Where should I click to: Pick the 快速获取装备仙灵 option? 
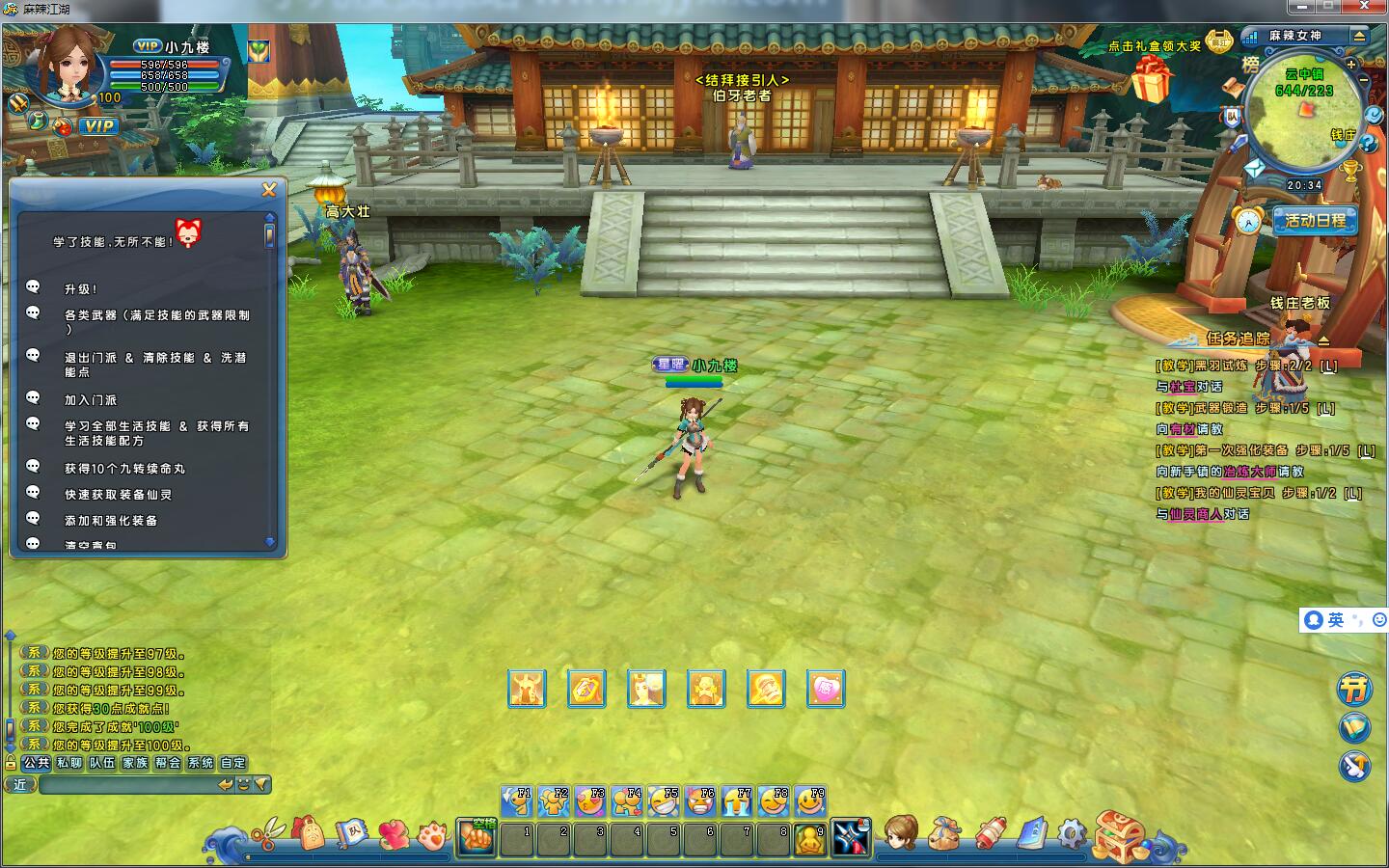click(x=118, y=495)
